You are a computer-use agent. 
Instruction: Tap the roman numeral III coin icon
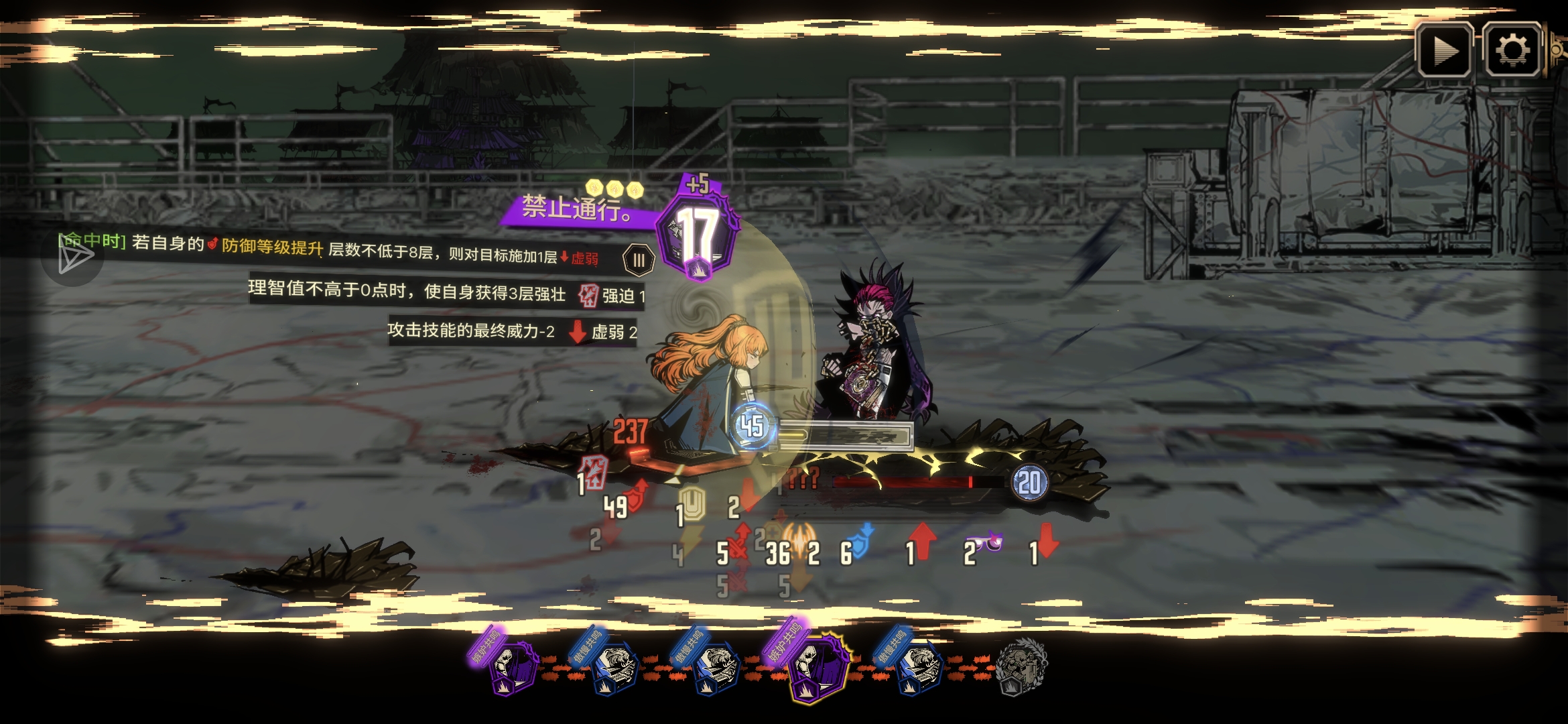point(638,260)
